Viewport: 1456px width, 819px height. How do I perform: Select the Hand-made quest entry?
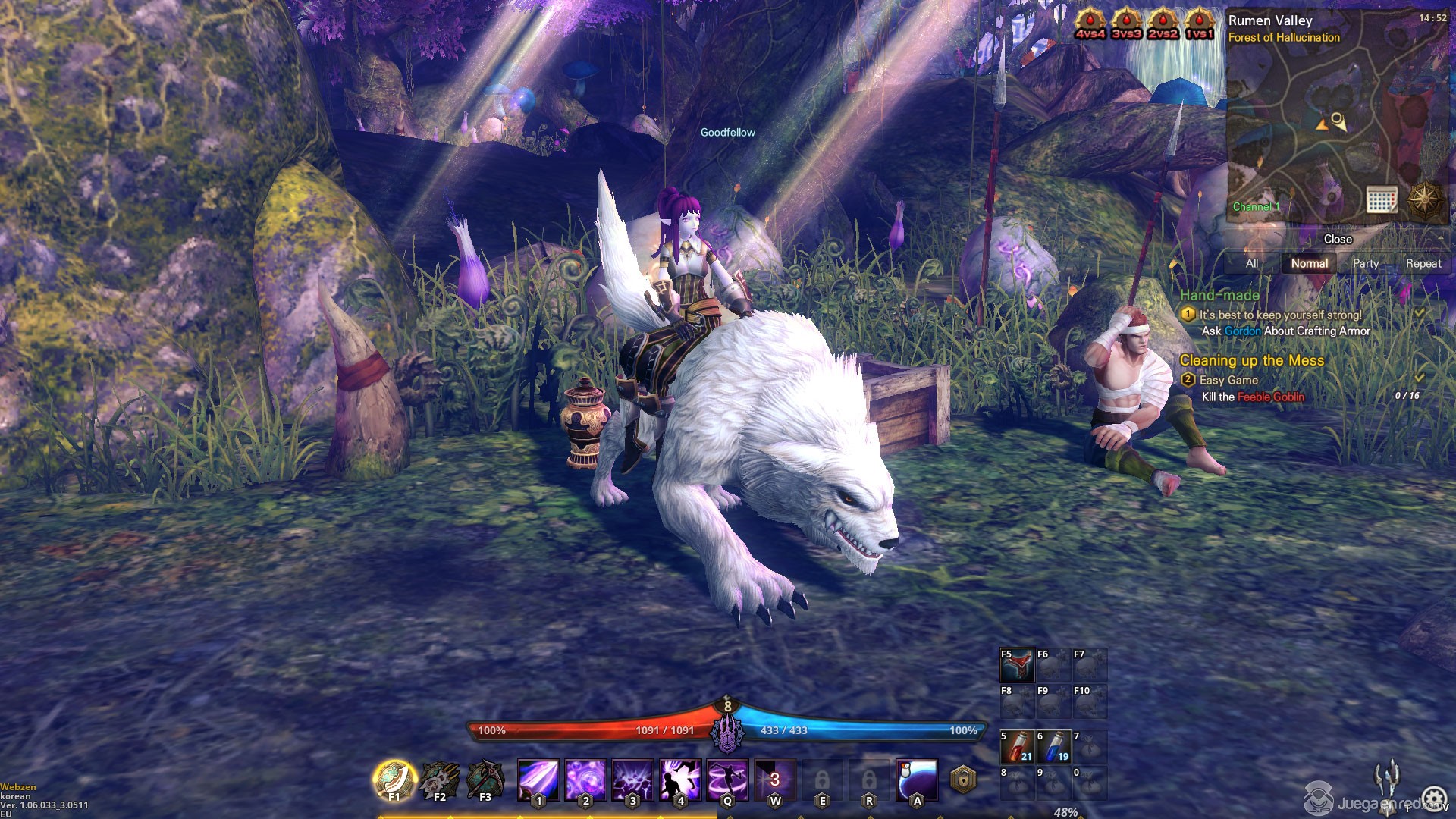tap(1219, 296)
